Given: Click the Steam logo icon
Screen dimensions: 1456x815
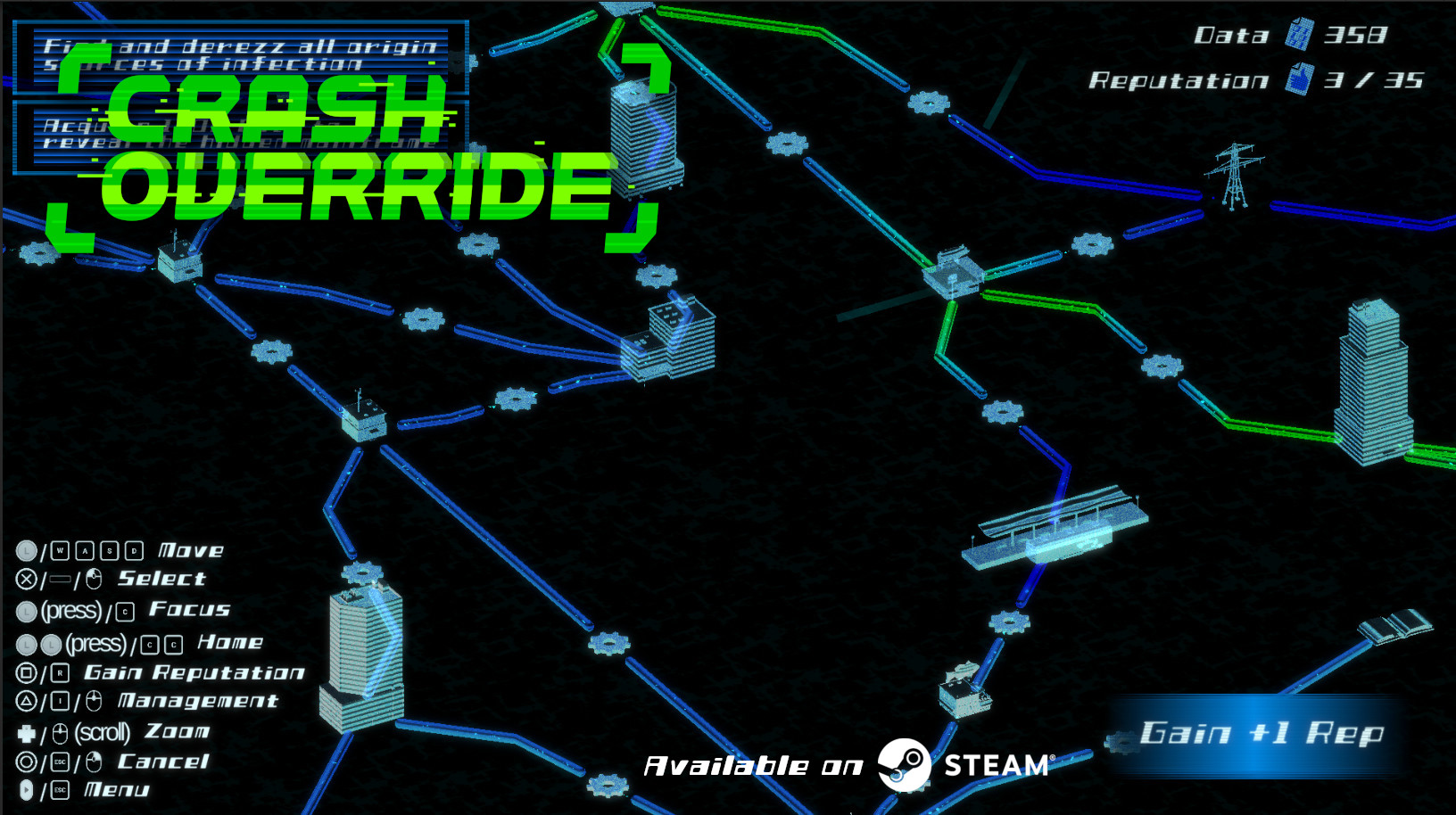Looking at the screenshot, I should point(906,765).
